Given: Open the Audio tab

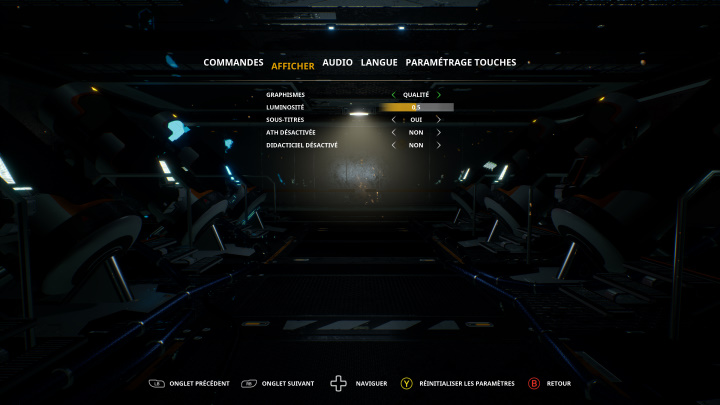Looking at the screenshot, I should pyautogui.click(x=337, y=62).
